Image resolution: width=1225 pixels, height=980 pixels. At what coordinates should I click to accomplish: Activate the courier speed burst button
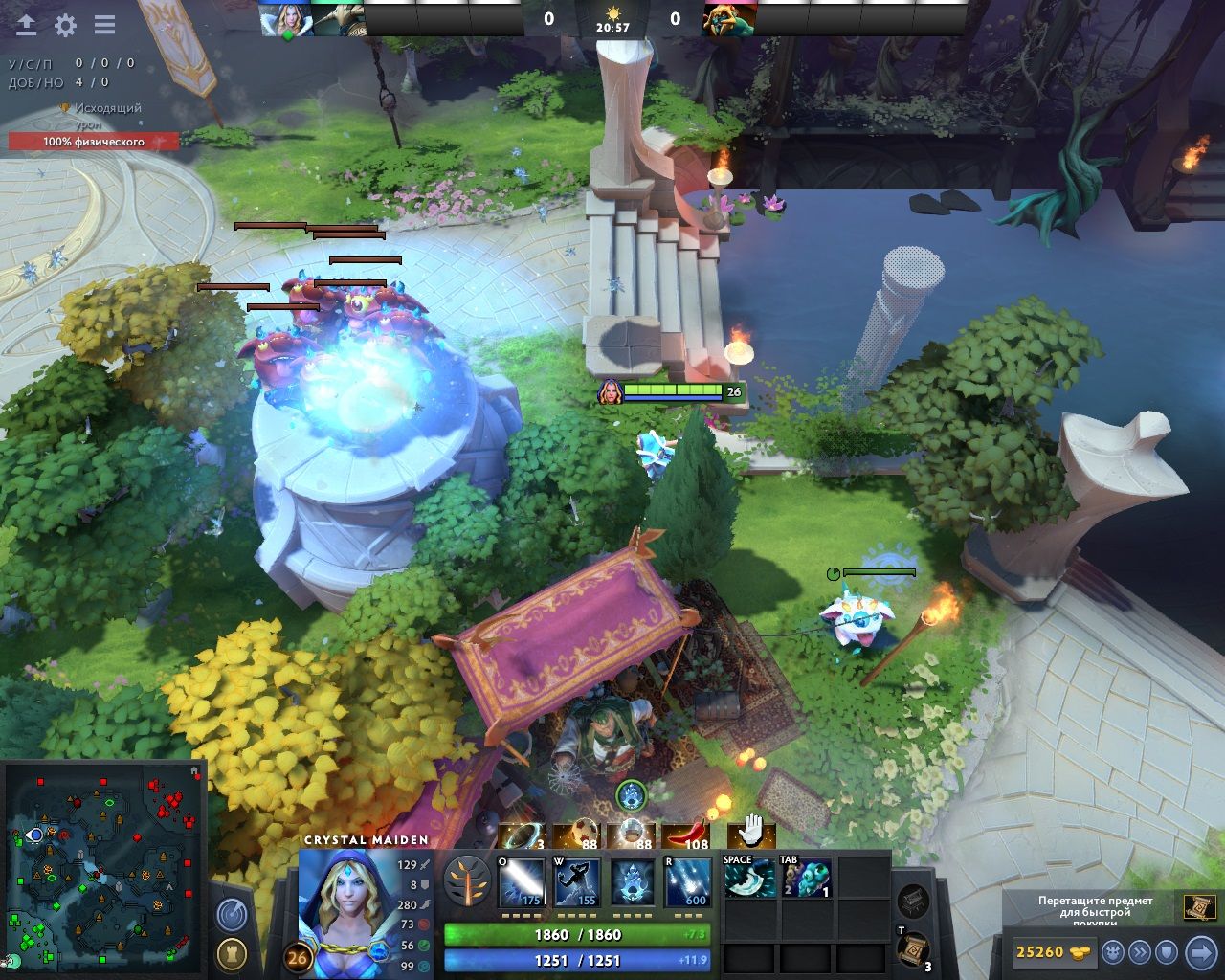point(1140,952)
